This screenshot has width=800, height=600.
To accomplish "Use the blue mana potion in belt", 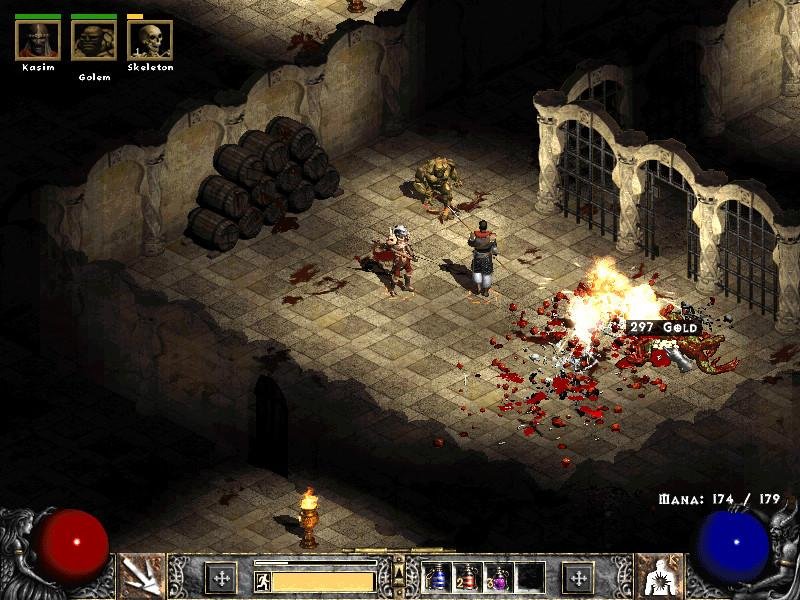I will pyautogui.click(x=437, y=577).
